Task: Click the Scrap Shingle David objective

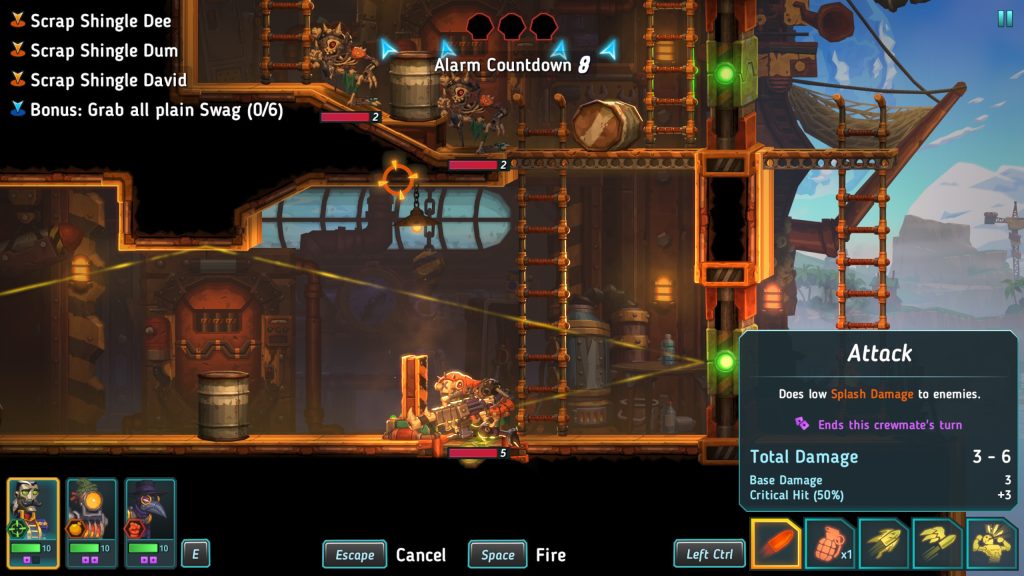Action: click(110, 80)
